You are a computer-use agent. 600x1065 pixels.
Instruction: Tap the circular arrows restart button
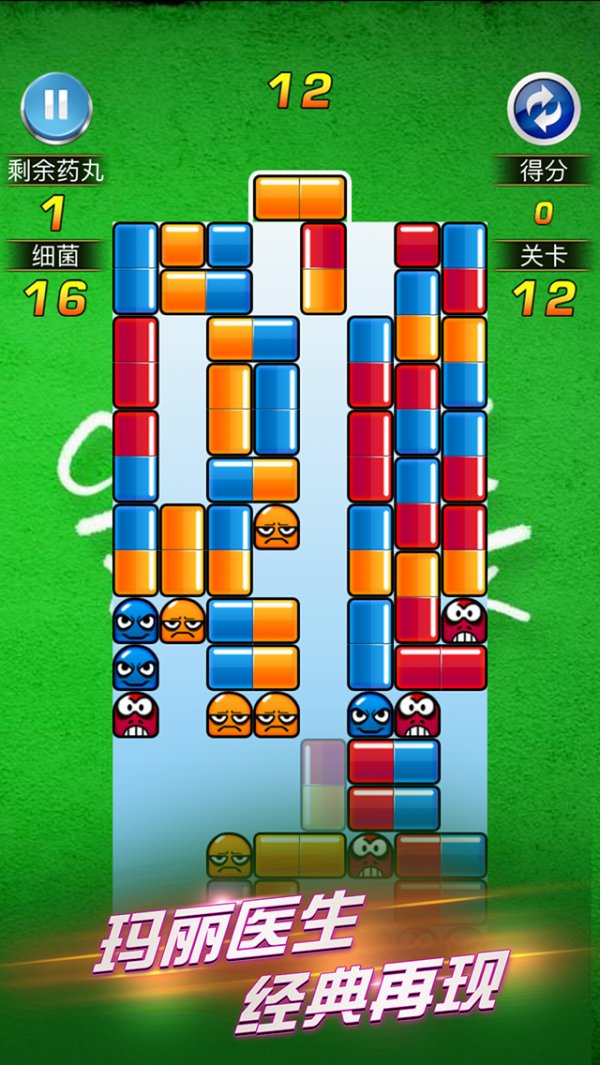point(543,108)
